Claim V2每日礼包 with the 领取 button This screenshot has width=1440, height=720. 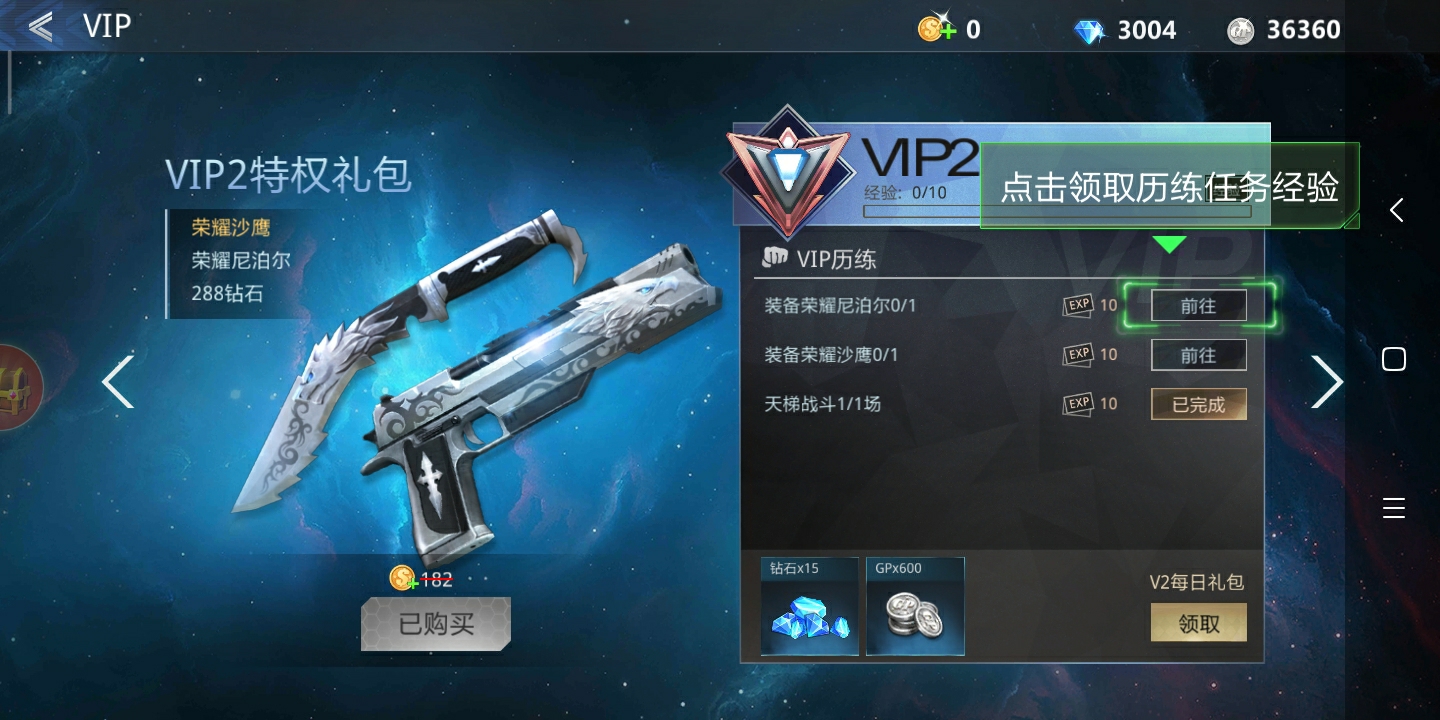tap(1198, 622)
